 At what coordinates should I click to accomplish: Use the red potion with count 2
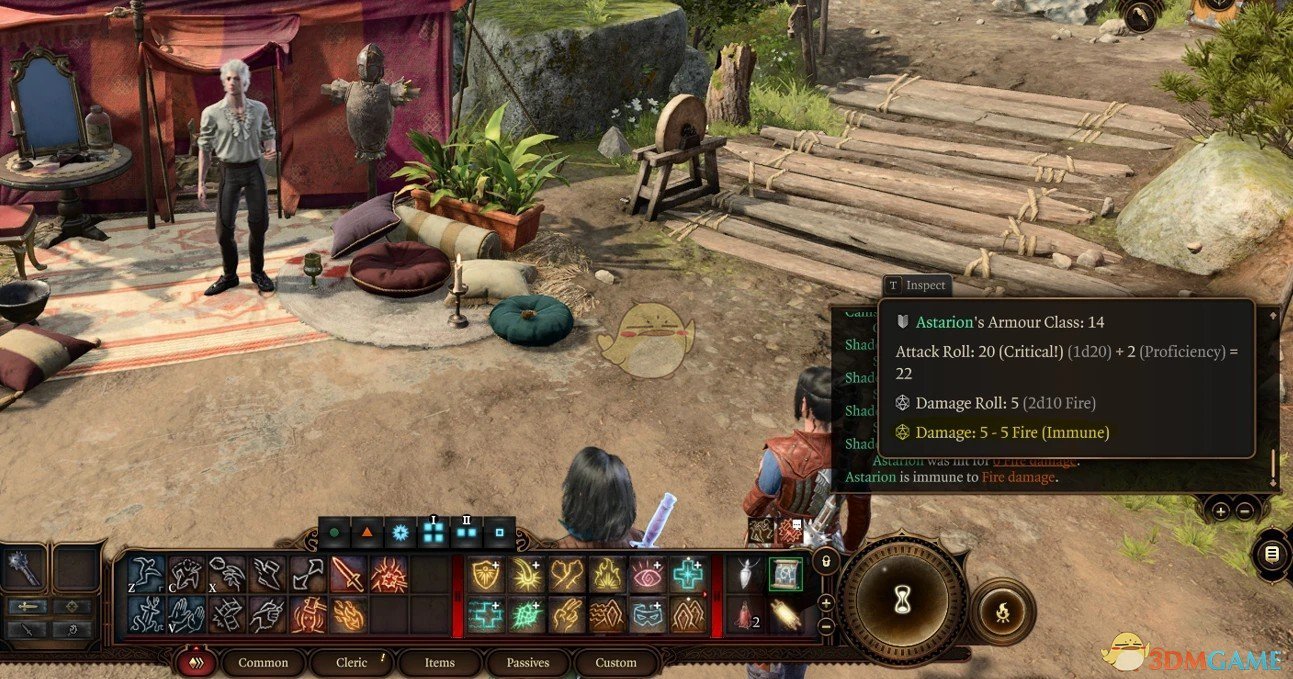pos(745,615)
